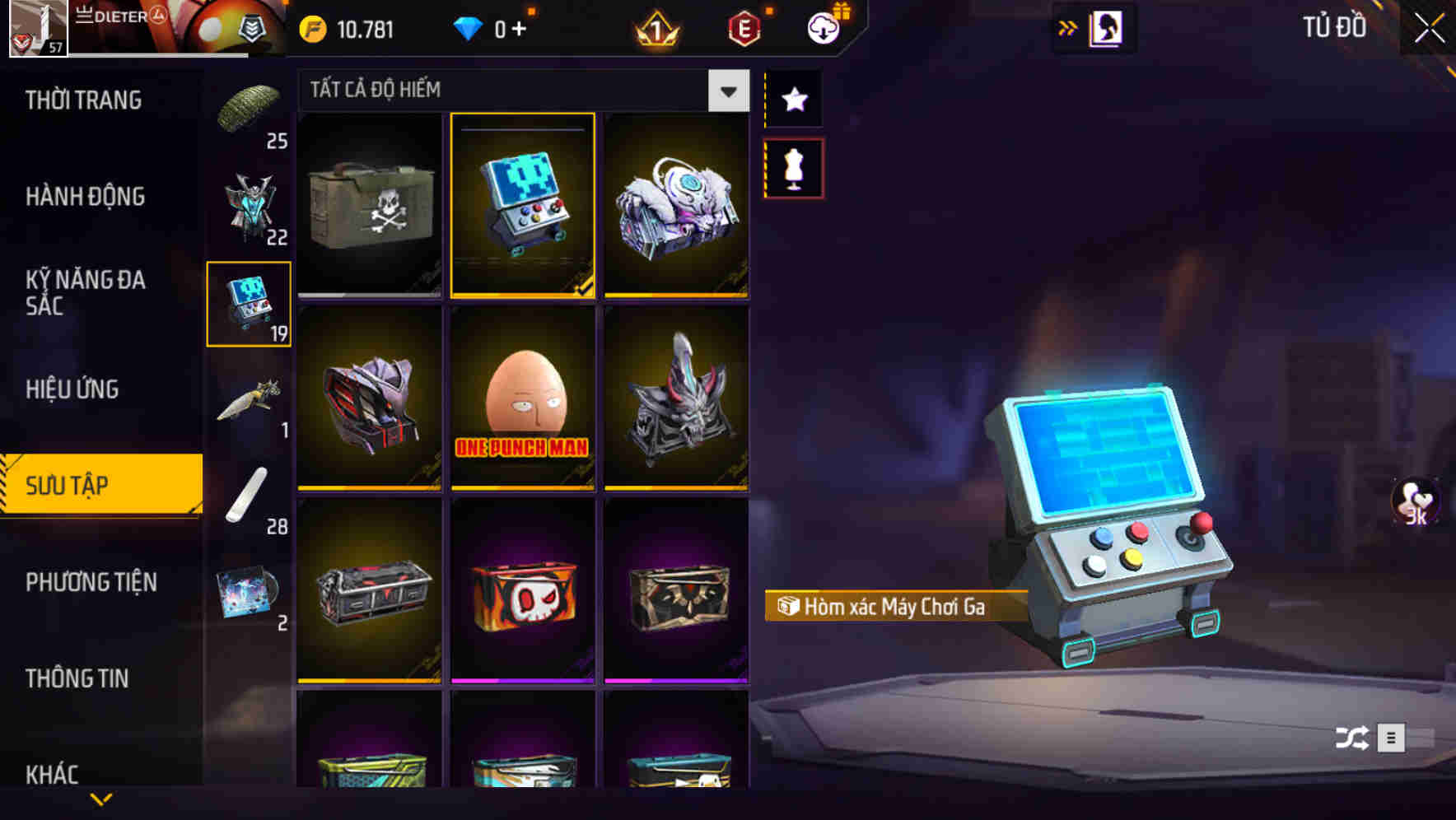
Task: Click the cloud download gift icon
Action: (x=823, y=27)
